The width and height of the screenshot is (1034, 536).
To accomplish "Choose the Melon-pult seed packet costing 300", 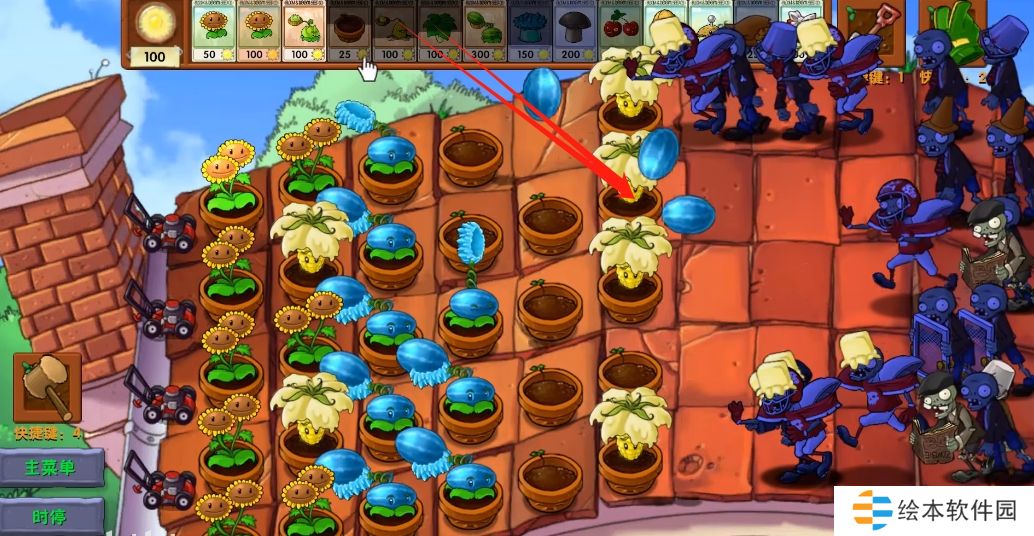I will [x=483, y=31].
